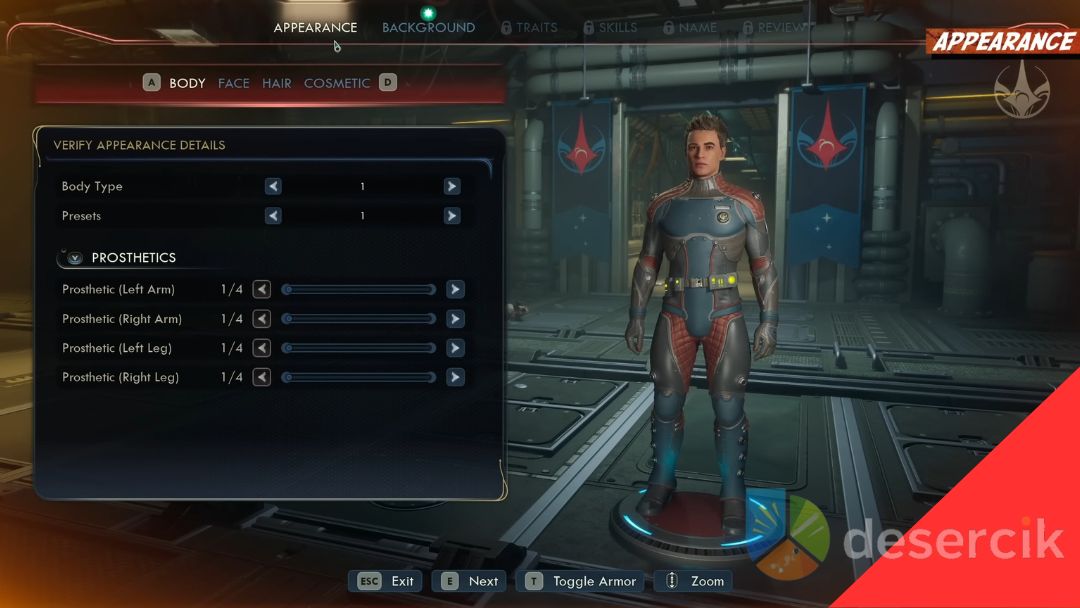Click the Prosthetic (Left Arm) slider track
Image resolution: width=1080 pixels, height=608 pixels.
360,290
